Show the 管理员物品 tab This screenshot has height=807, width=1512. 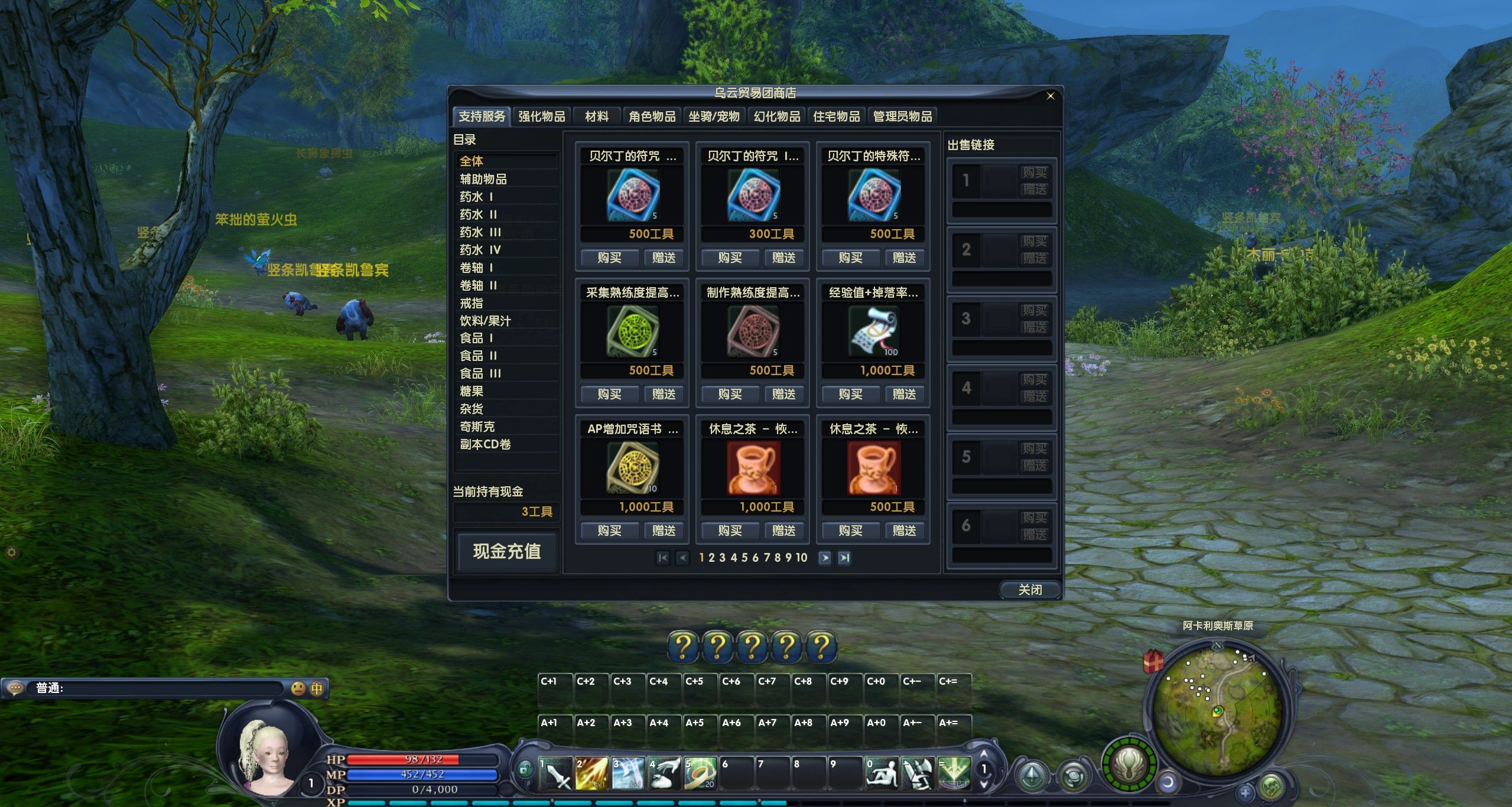point(902,116)
